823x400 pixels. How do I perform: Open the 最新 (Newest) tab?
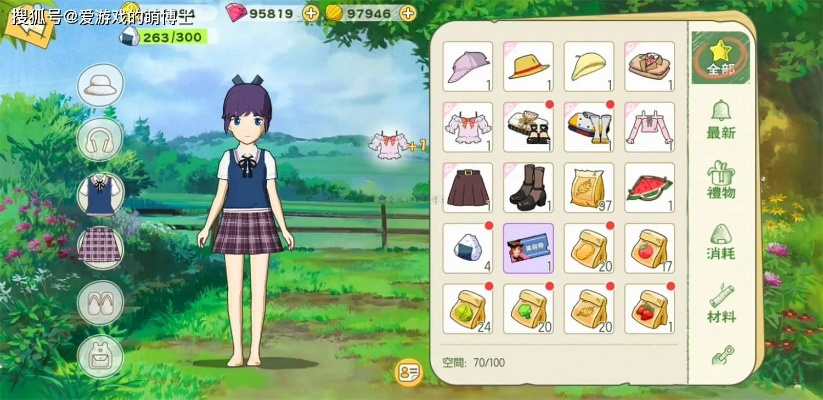tap(721, 118)
